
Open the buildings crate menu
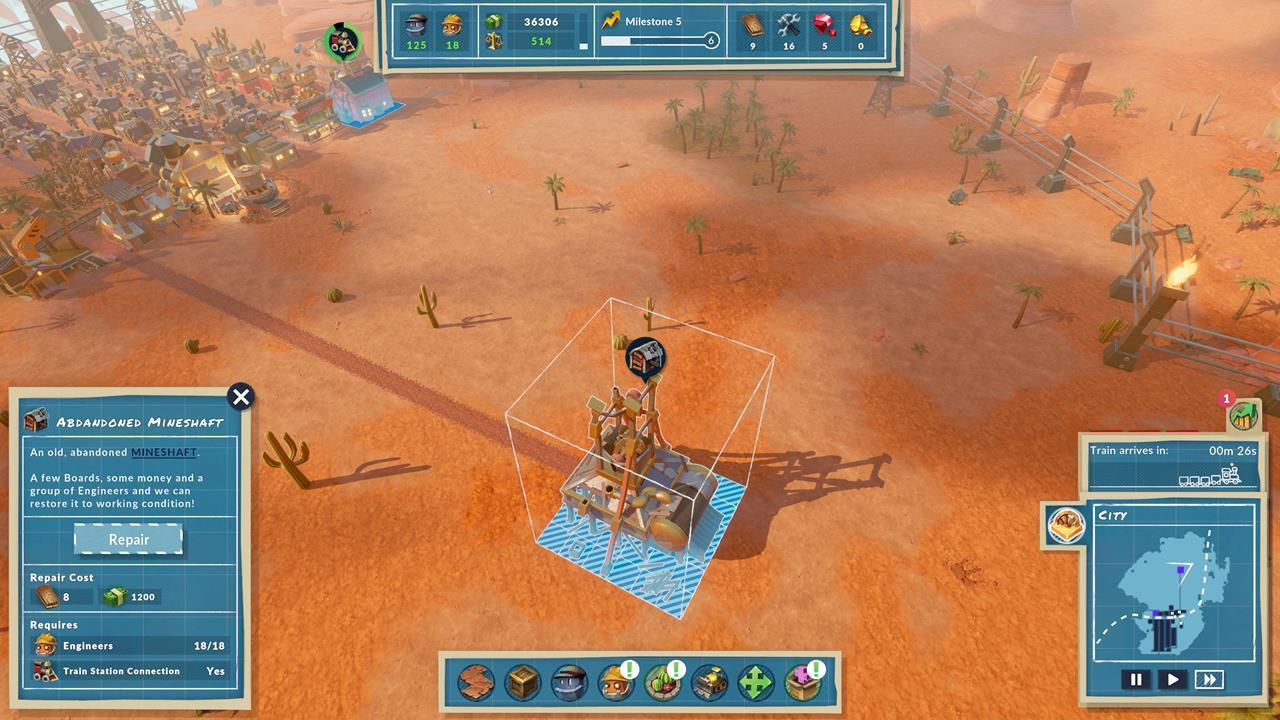tap(521, 681)
